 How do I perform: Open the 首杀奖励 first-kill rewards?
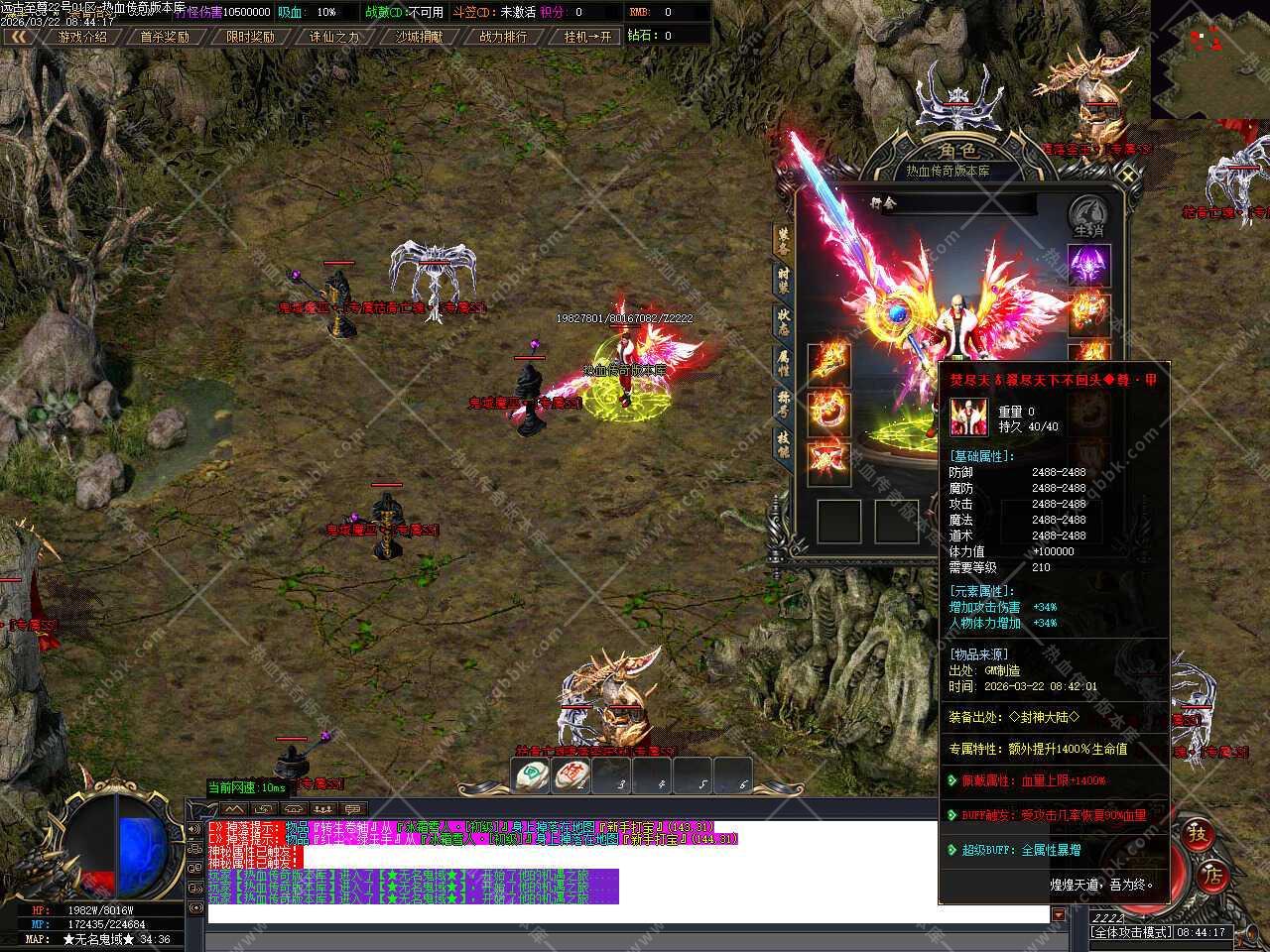[164, 37]
